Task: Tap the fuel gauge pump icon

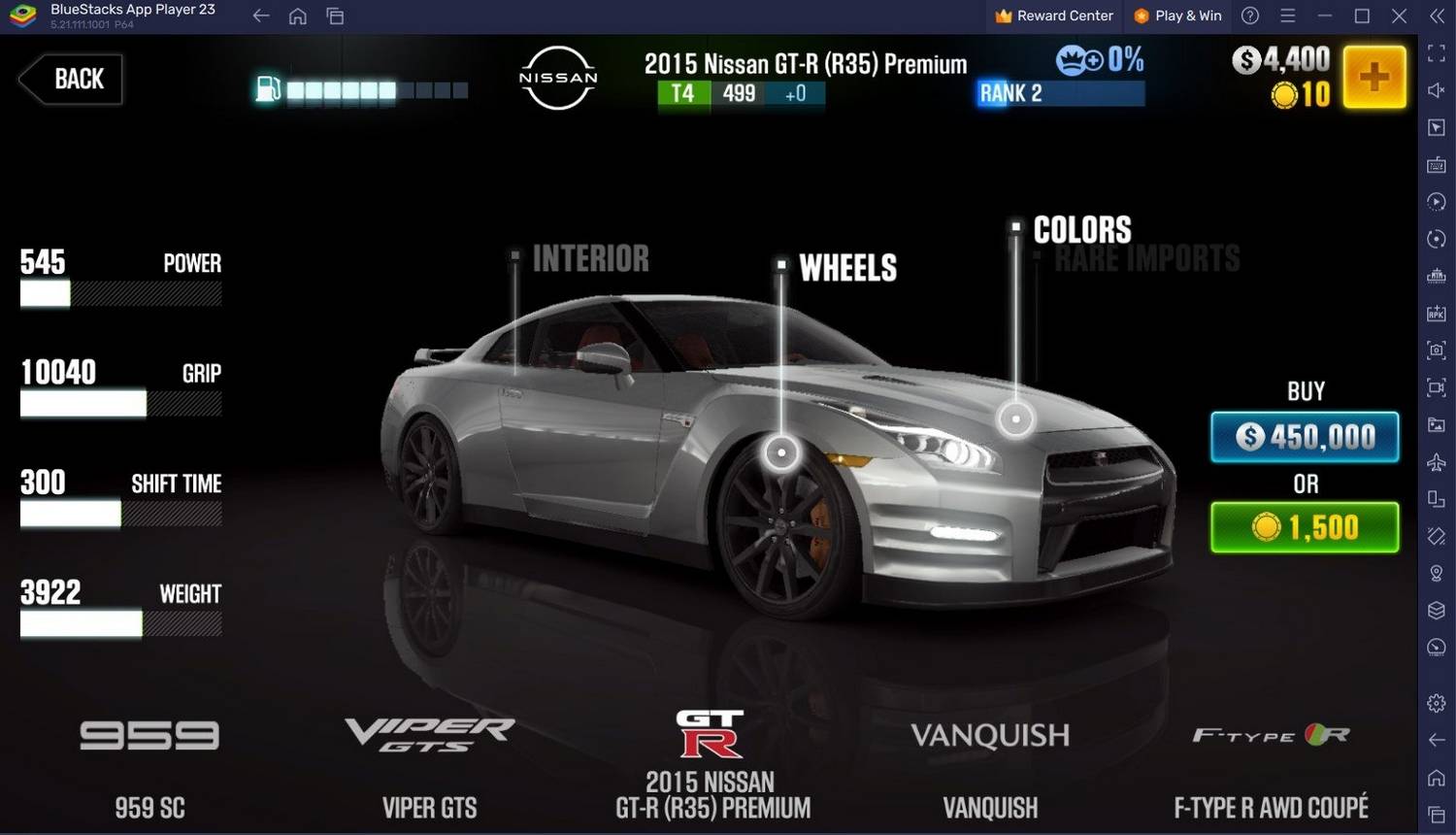Action: pyautogui.click(x=268, y=89)
